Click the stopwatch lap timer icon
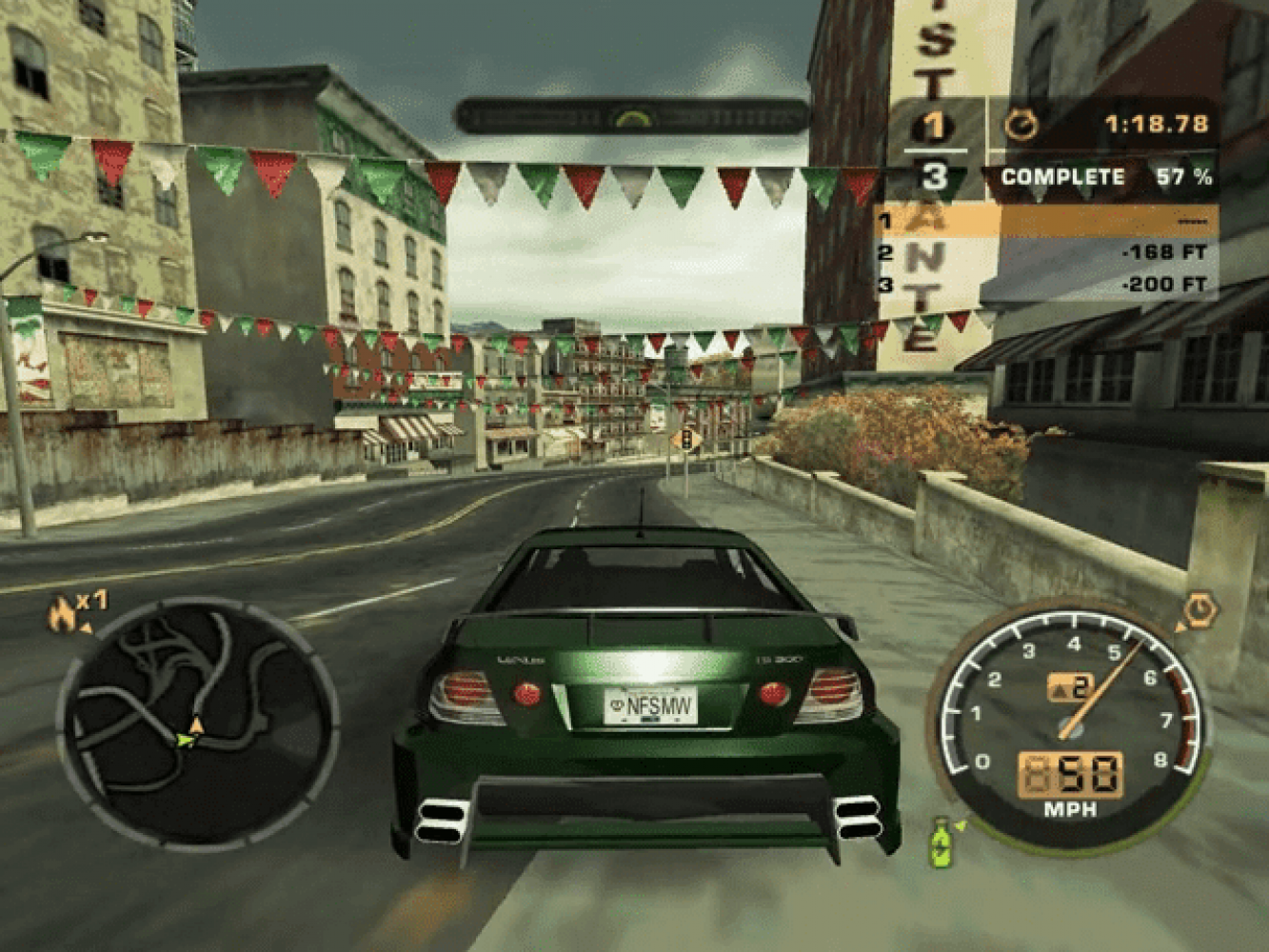This screenshot has width=1269, height=952. click(1022, 125)
